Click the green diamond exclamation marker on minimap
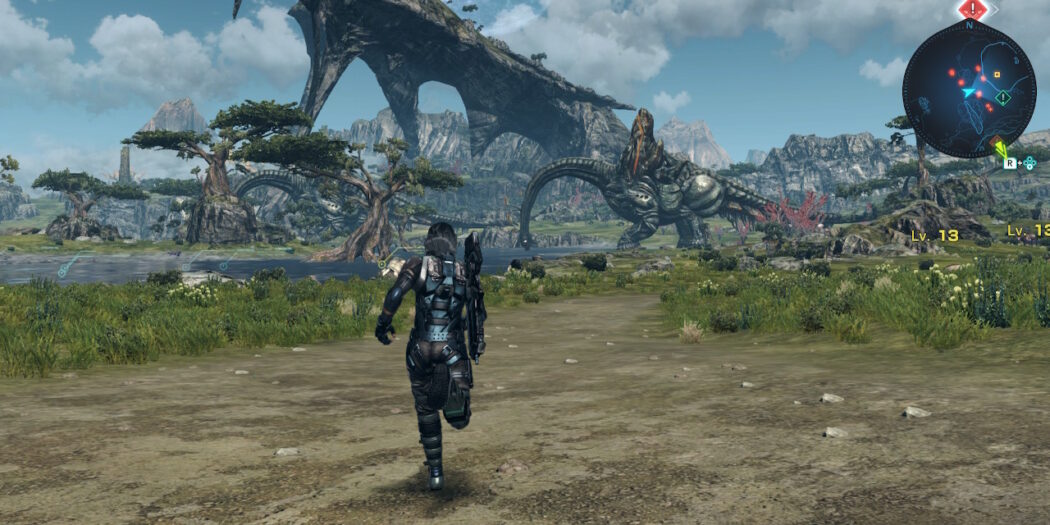Image resolution: width=1050 pixels, height=525 pixels. click(x=1002, y=98)
